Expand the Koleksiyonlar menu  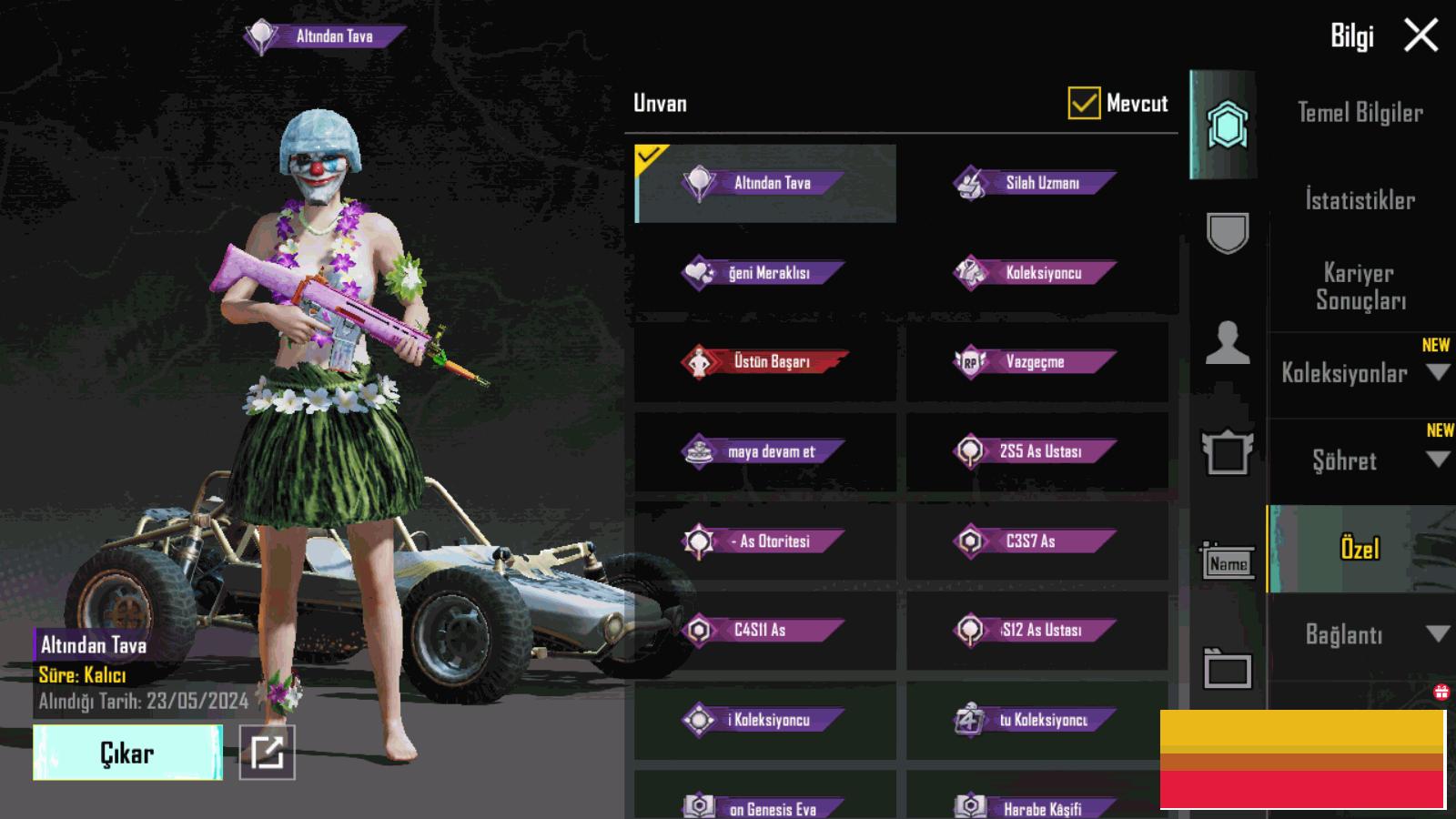pyautogui.click(x=1360, y=373)
